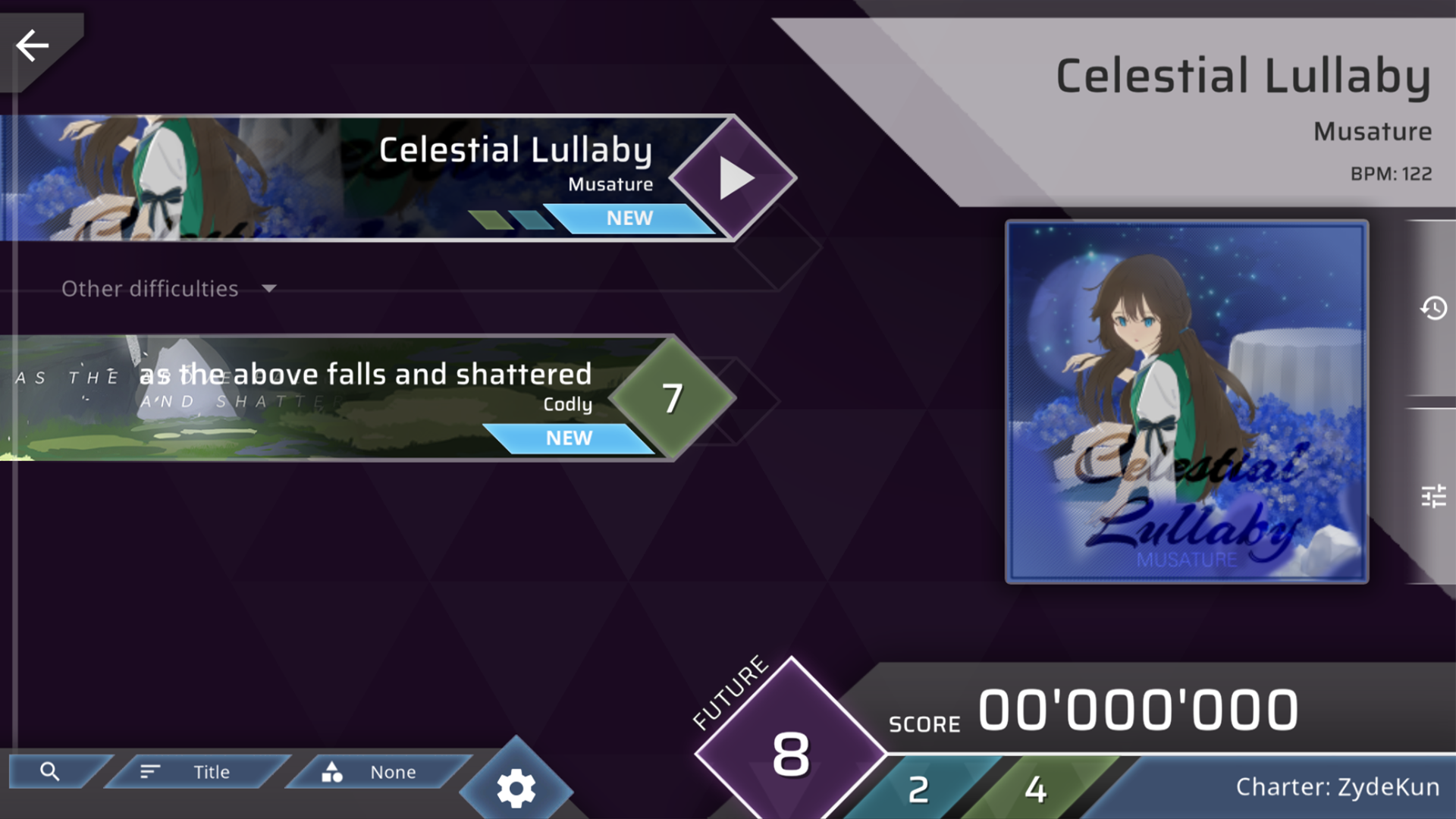The height and width of the screenshot is (819, 1456).
Task: Open the play history panel
Action: 1435,309
